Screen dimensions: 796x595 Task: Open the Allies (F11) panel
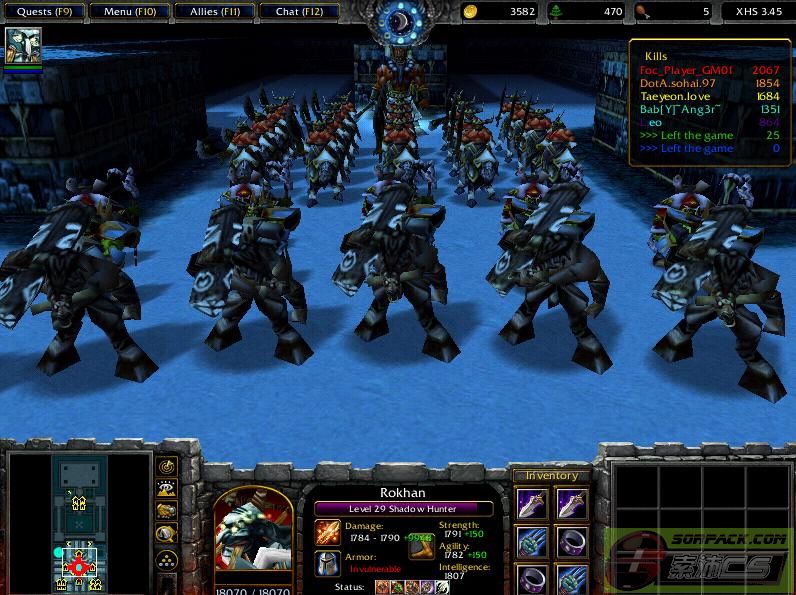point(212,12)
